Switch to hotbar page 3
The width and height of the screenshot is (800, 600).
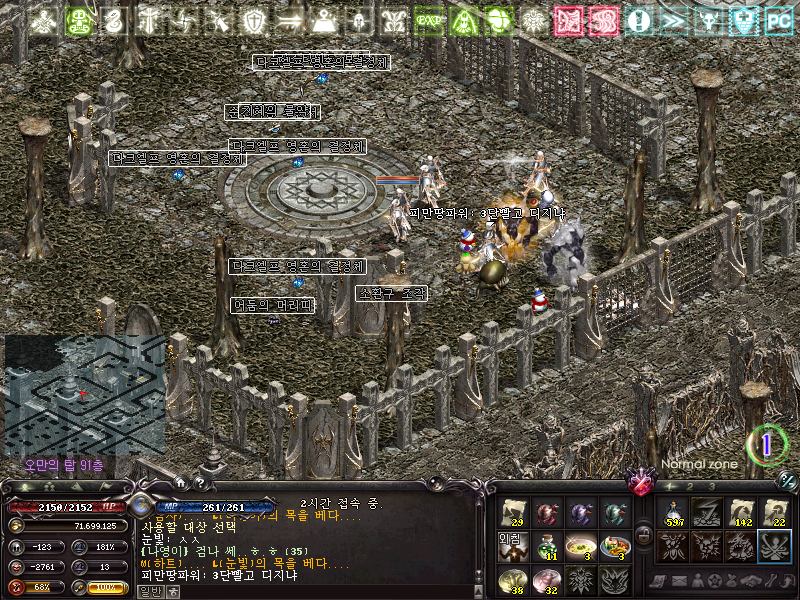point(710,487)
